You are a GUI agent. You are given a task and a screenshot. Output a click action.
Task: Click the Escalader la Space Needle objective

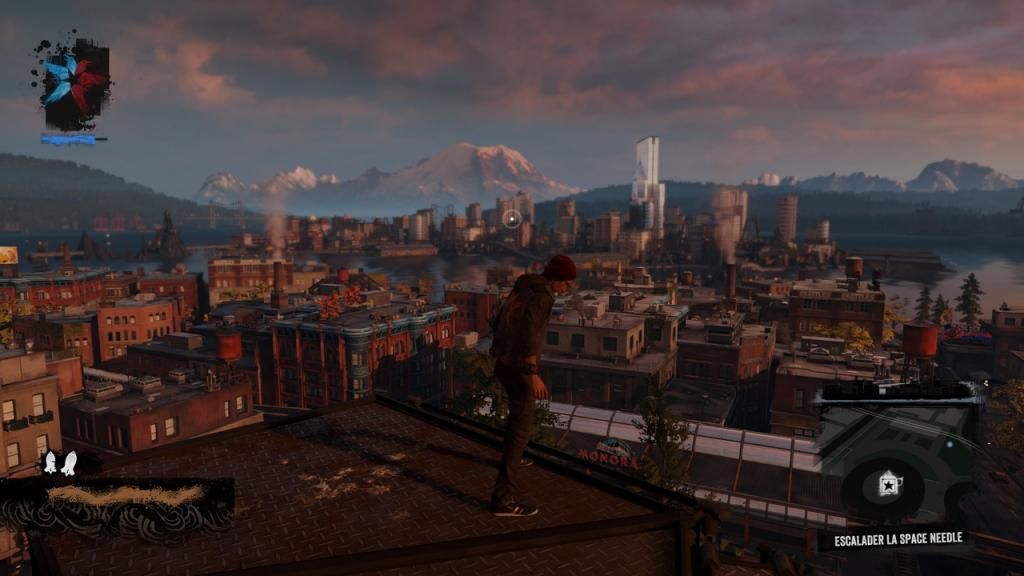click(x=898, y=539)
